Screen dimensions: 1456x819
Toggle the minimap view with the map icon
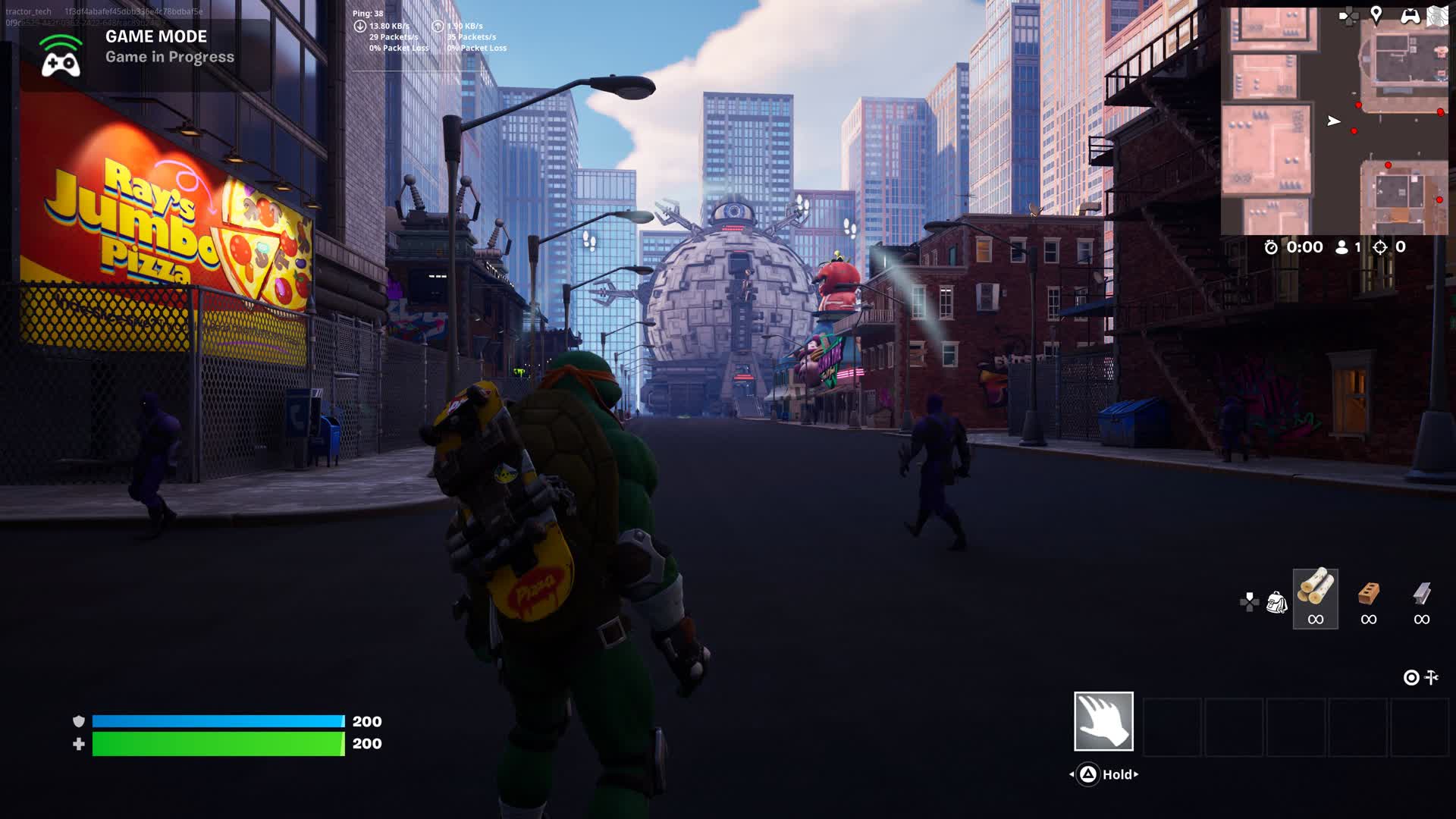click(1436, 16)
